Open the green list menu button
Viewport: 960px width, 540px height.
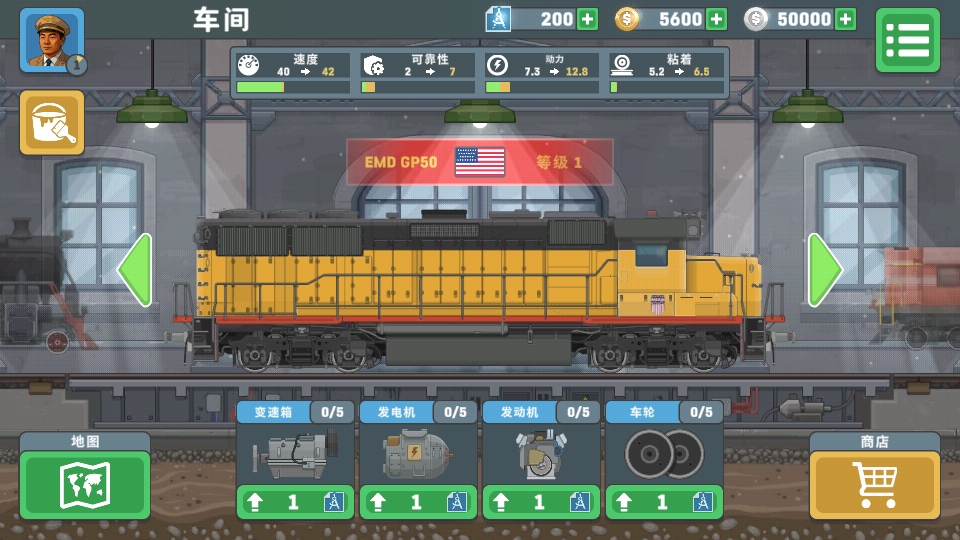(907, 40)
